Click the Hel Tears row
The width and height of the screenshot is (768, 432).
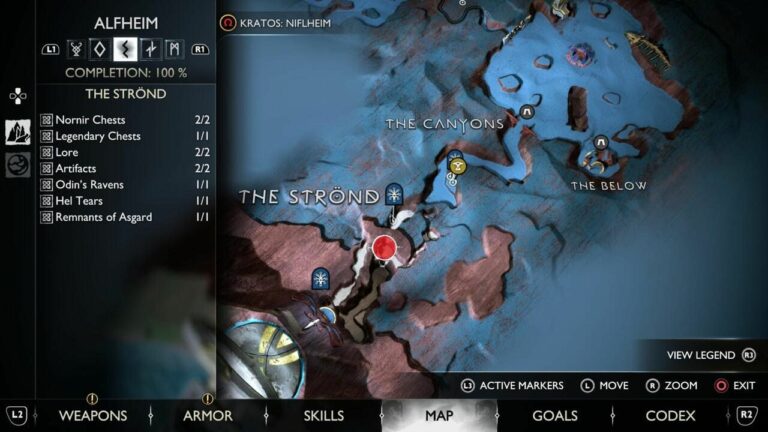(126, 201)
